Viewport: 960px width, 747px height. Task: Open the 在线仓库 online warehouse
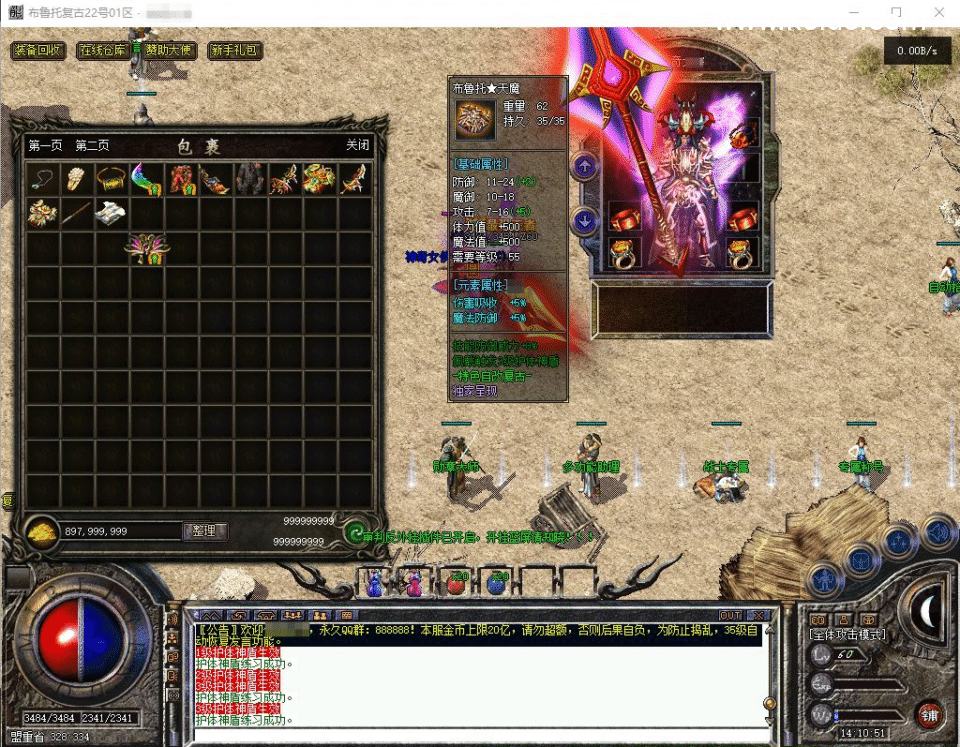[x=103, y=51]
